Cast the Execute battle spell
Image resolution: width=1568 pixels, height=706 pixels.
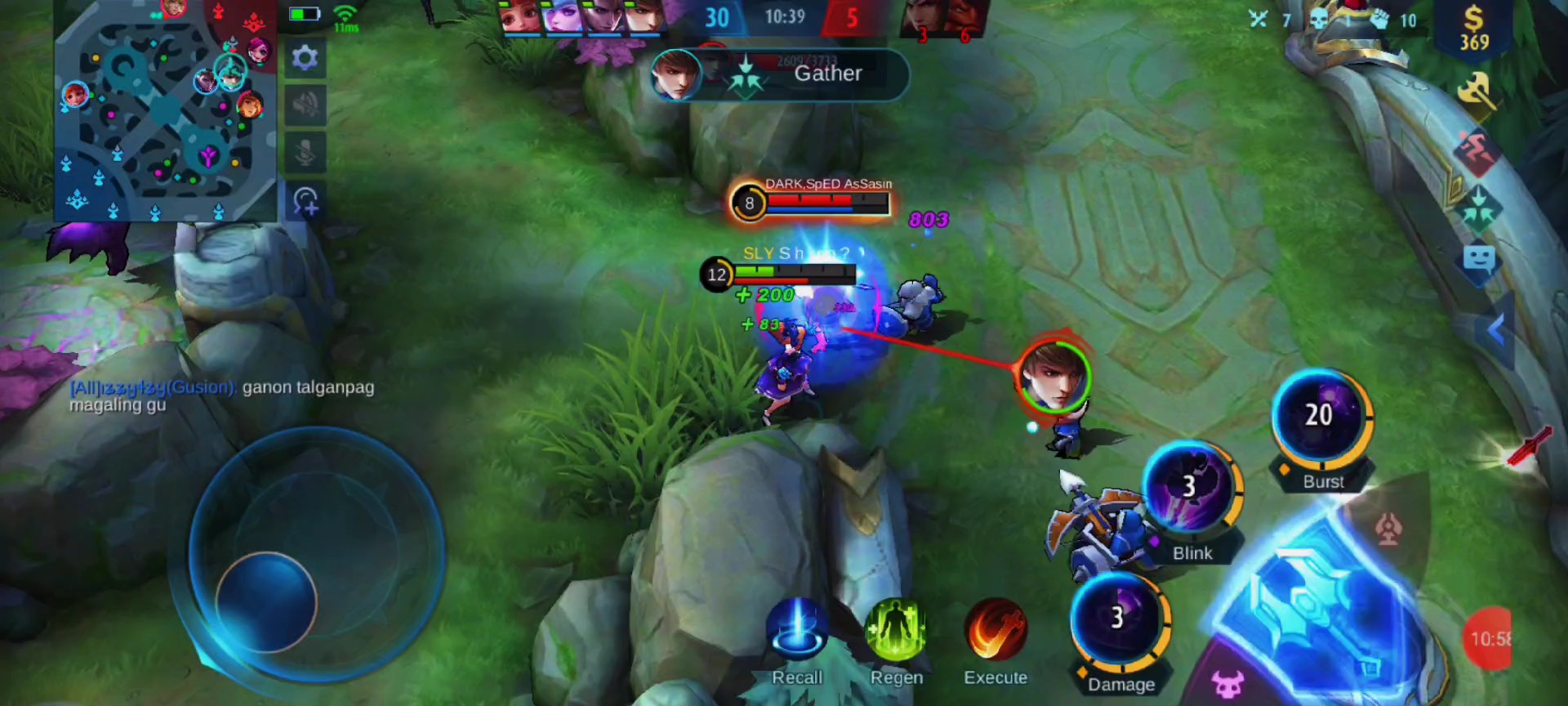[x=995, y=630]
